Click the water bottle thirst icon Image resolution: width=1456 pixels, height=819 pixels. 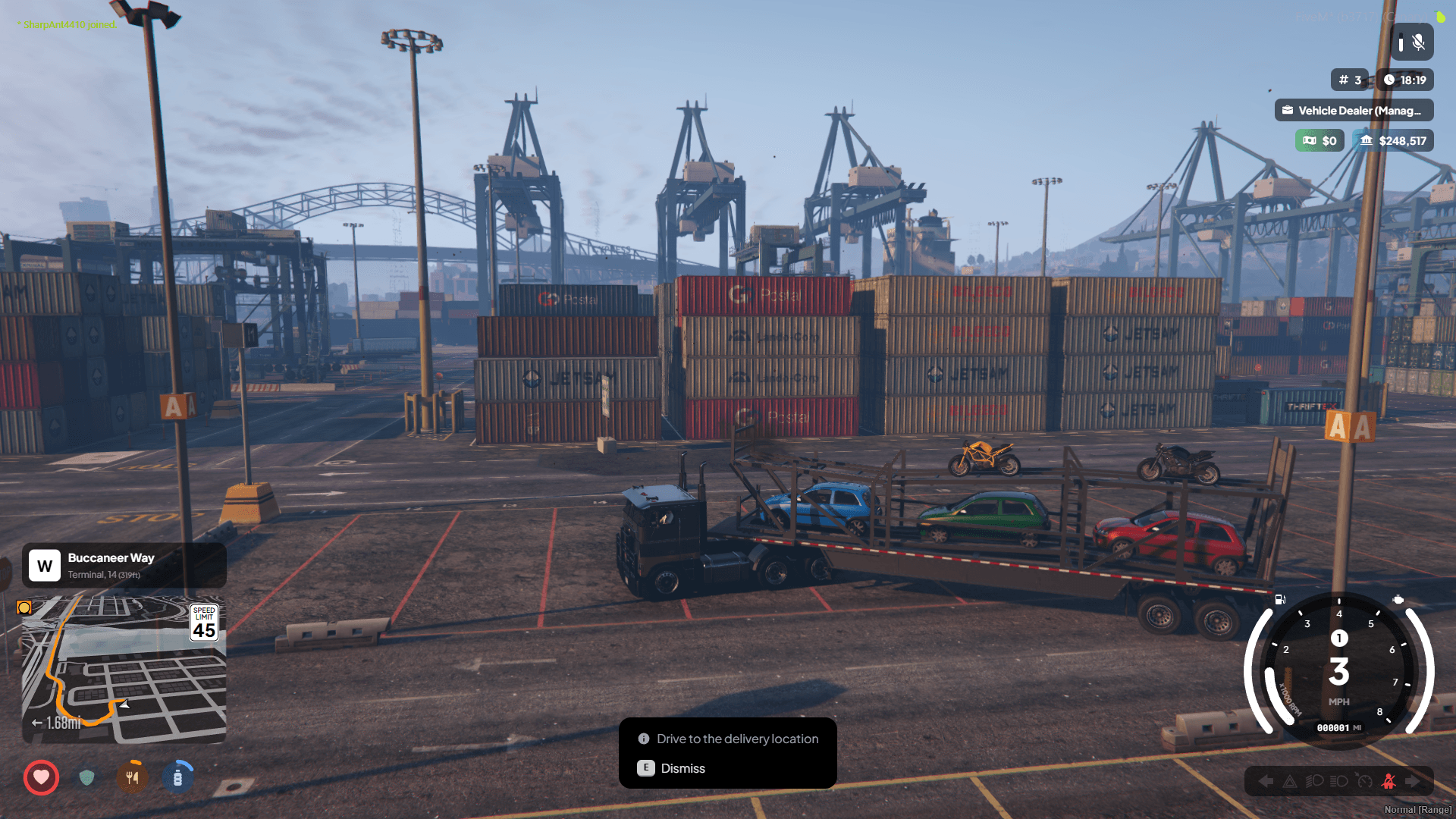[x=177, y=777]
